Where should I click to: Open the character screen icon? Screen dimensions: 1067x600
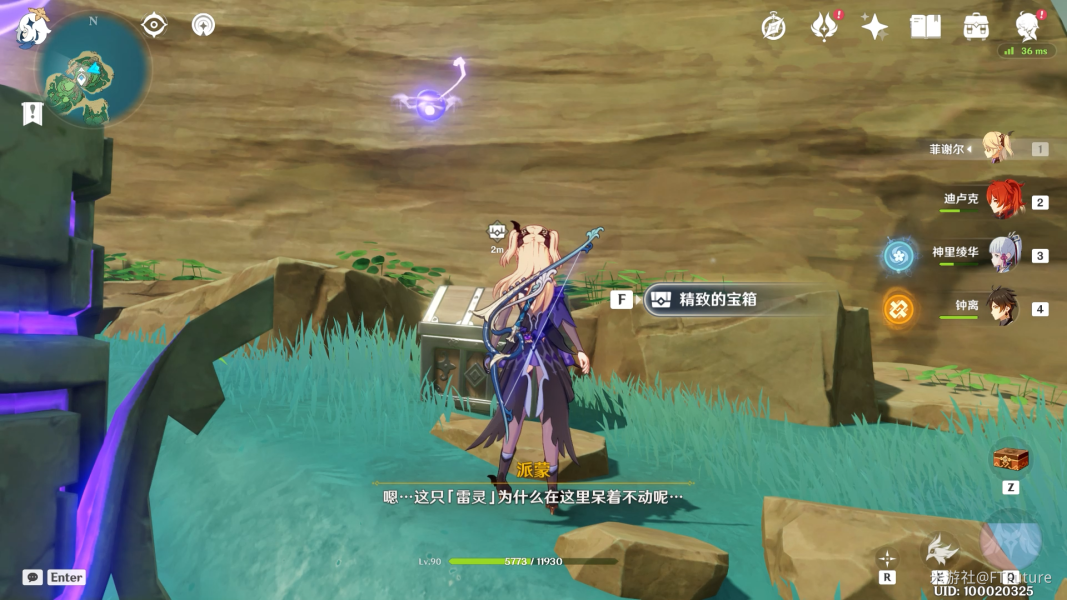[1027, 27]
